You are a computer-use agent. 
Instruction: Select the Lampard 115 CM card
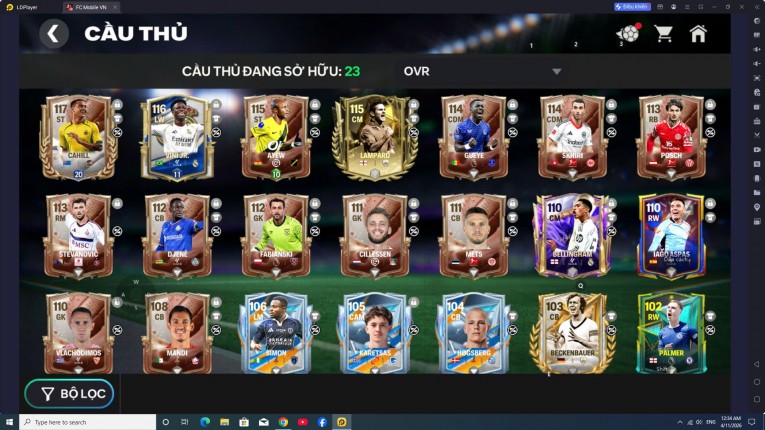coord(374,137)
